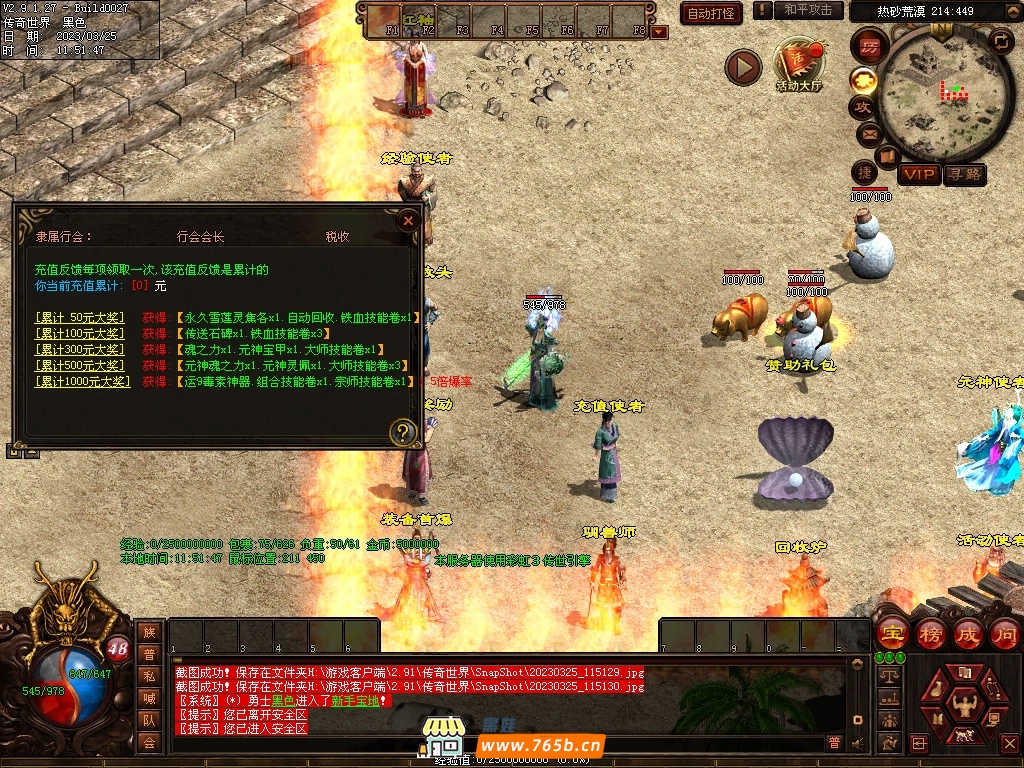Screen dimensions: 1024x768
Task: Activate 寻路 pathfinding button
Action: [x=965, y=174]
